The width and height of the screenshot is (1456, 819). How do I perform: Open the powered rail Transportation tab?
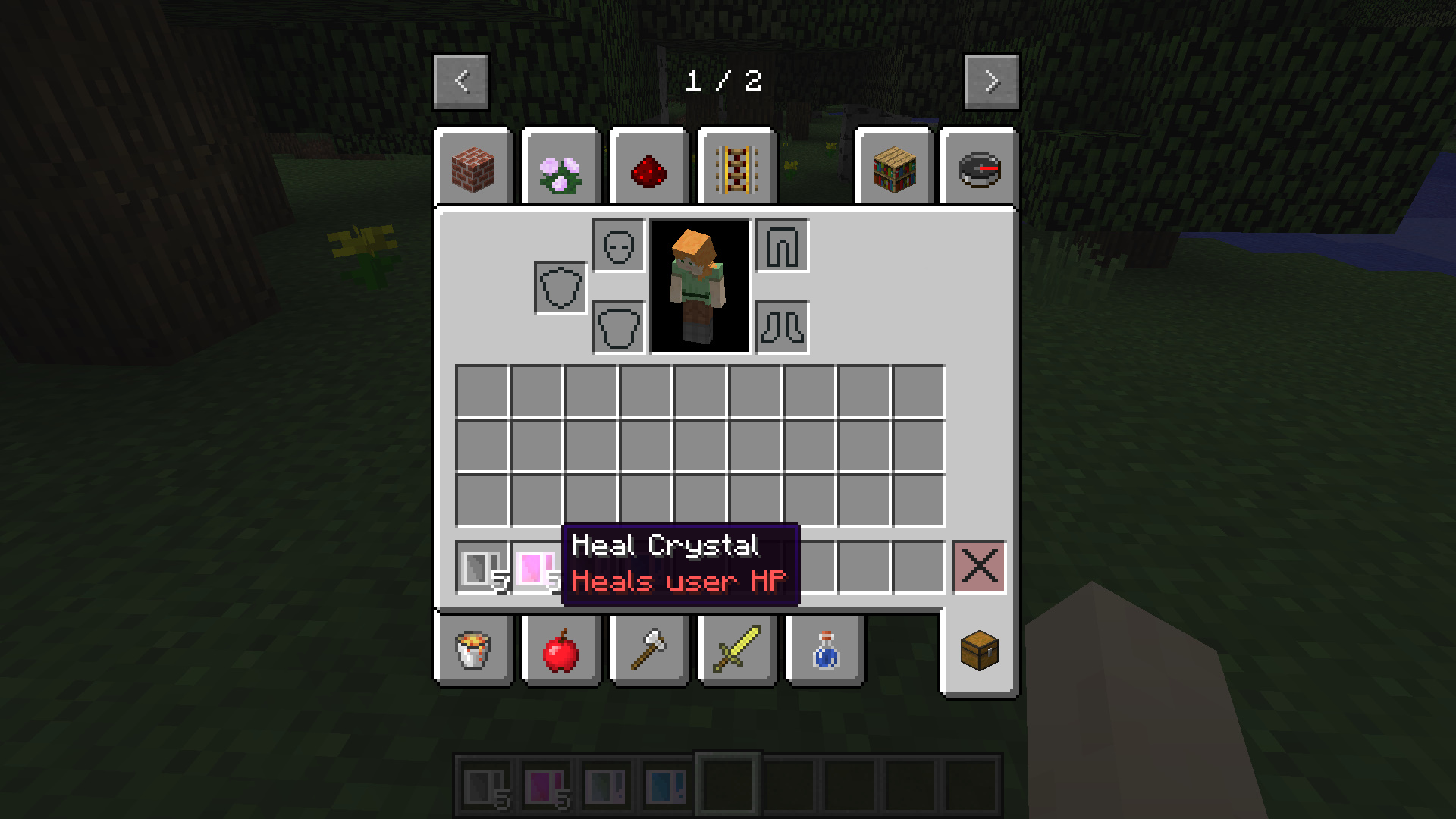(737, 169)
